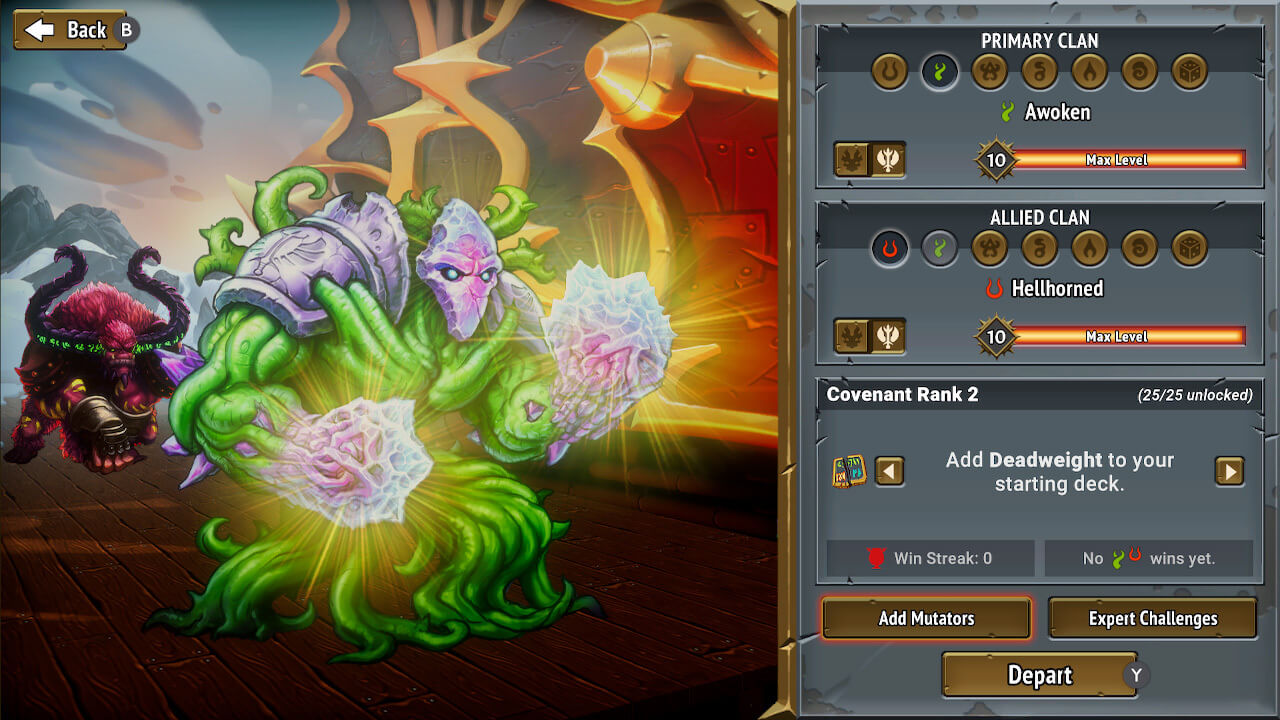
Task: Select the flame icon as primary clan
Action: [1089, 71]
